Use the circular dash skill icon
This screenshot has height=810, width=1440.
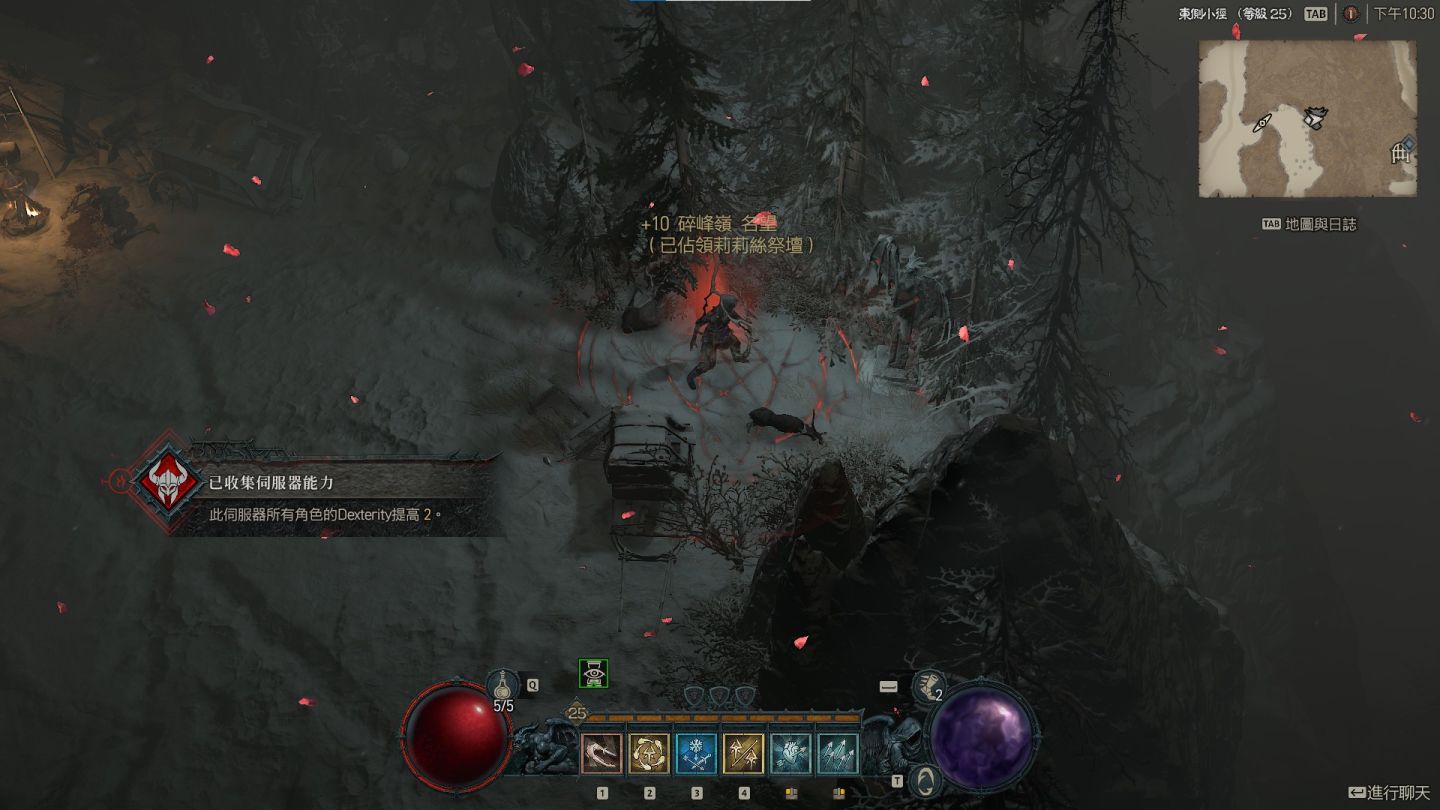649,755
